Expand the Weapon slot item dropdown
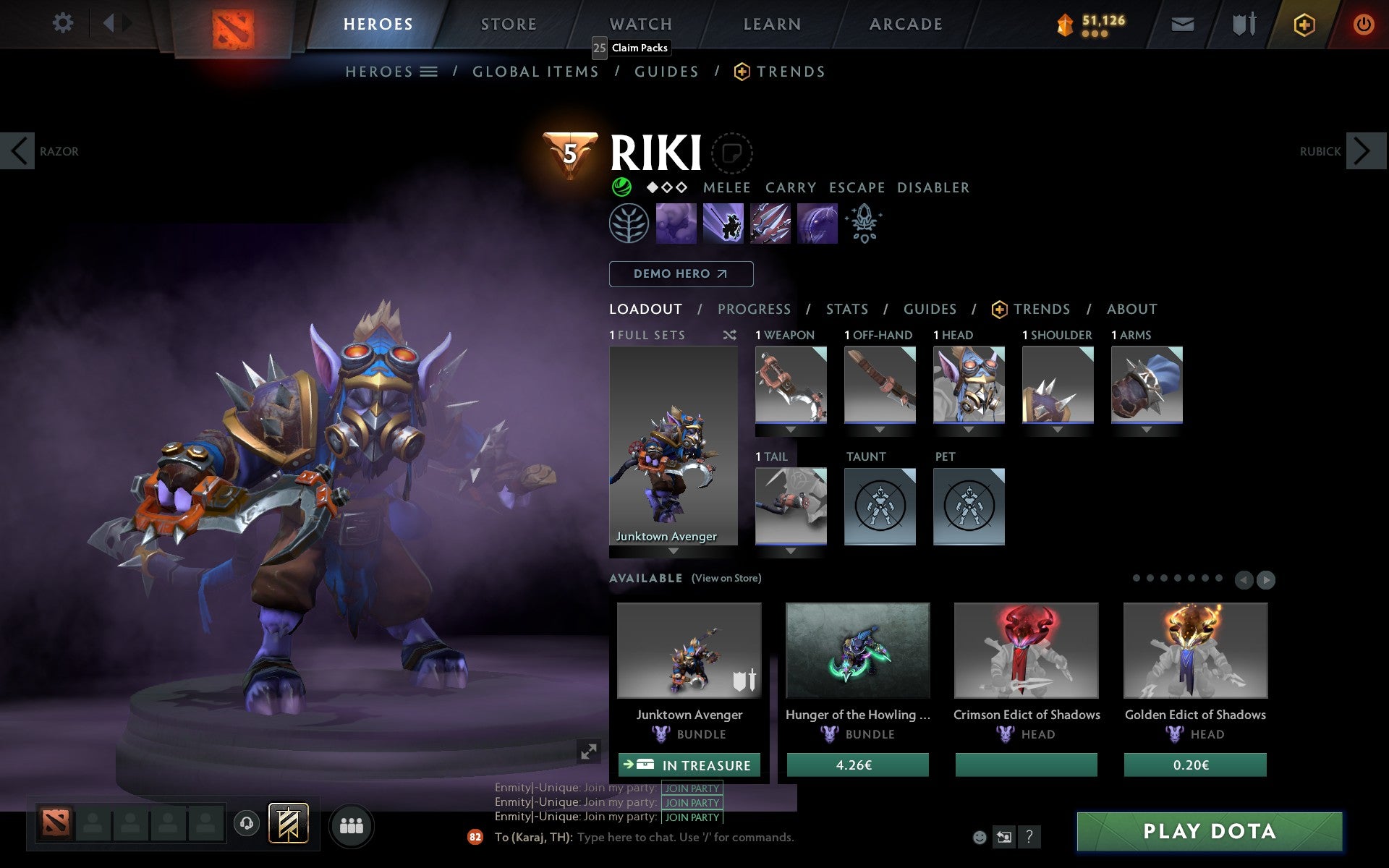1389x868 pixels. pyautogui.click(x=789, y=428)
